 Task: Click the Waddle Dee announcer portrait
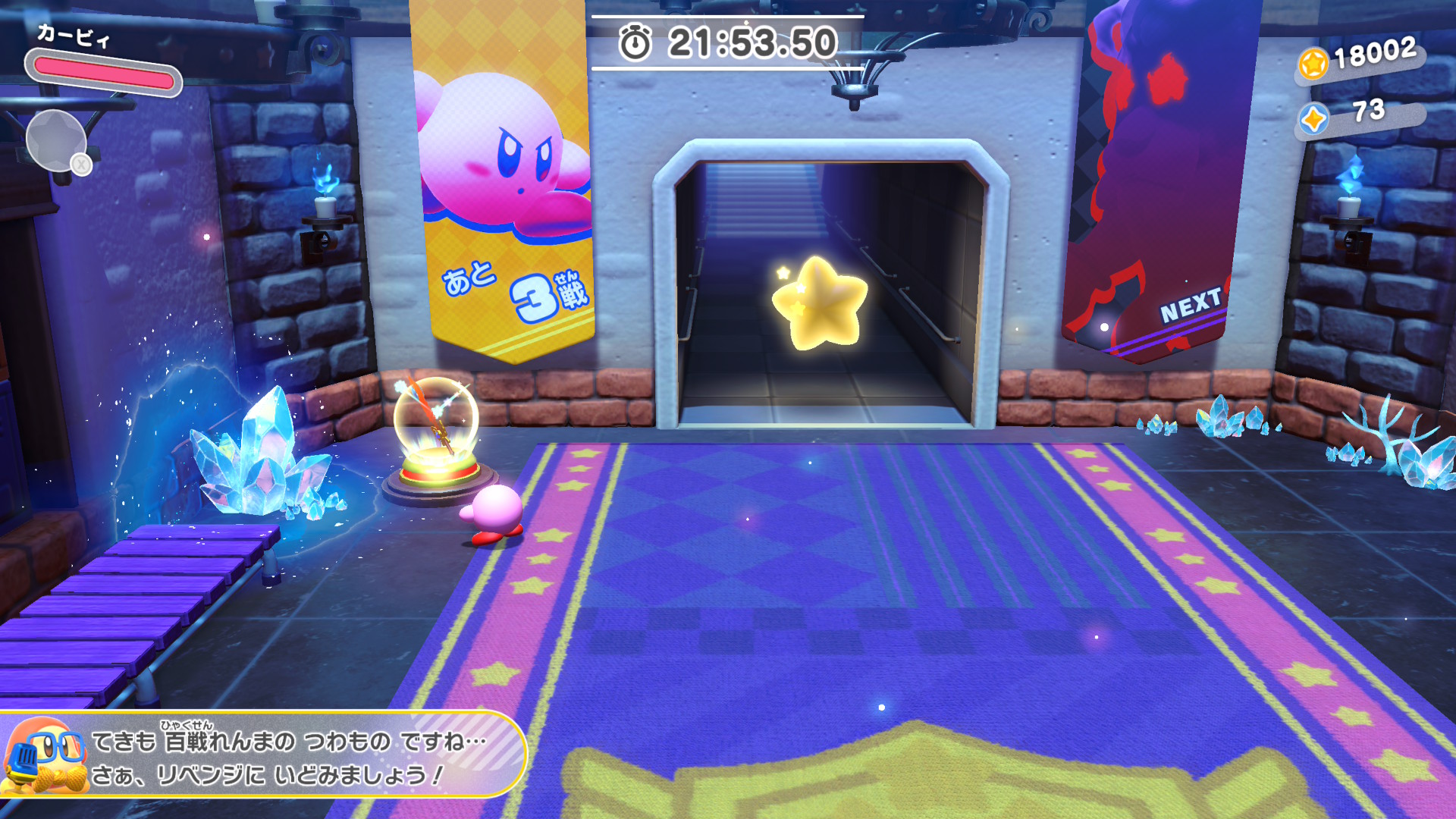click(45, 757)
